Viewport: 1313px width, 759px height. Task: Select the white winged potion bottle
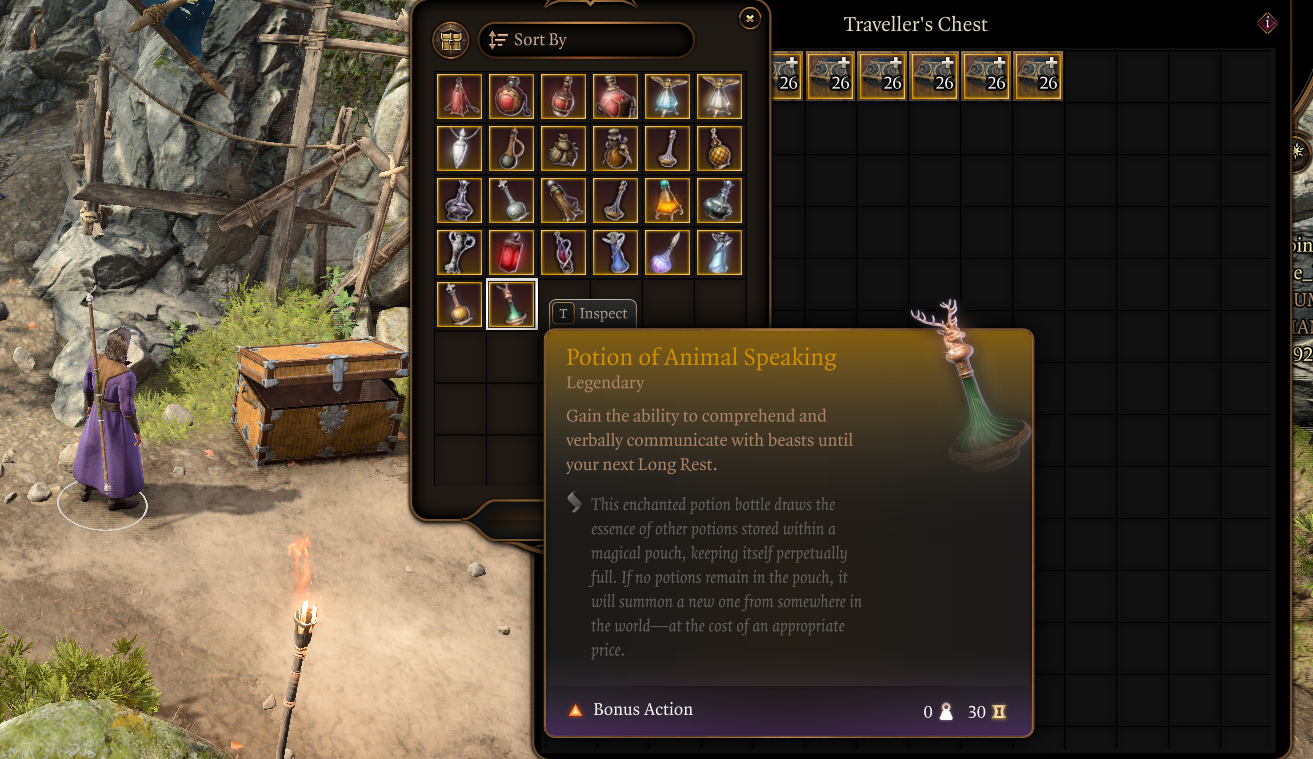[720, 96]
